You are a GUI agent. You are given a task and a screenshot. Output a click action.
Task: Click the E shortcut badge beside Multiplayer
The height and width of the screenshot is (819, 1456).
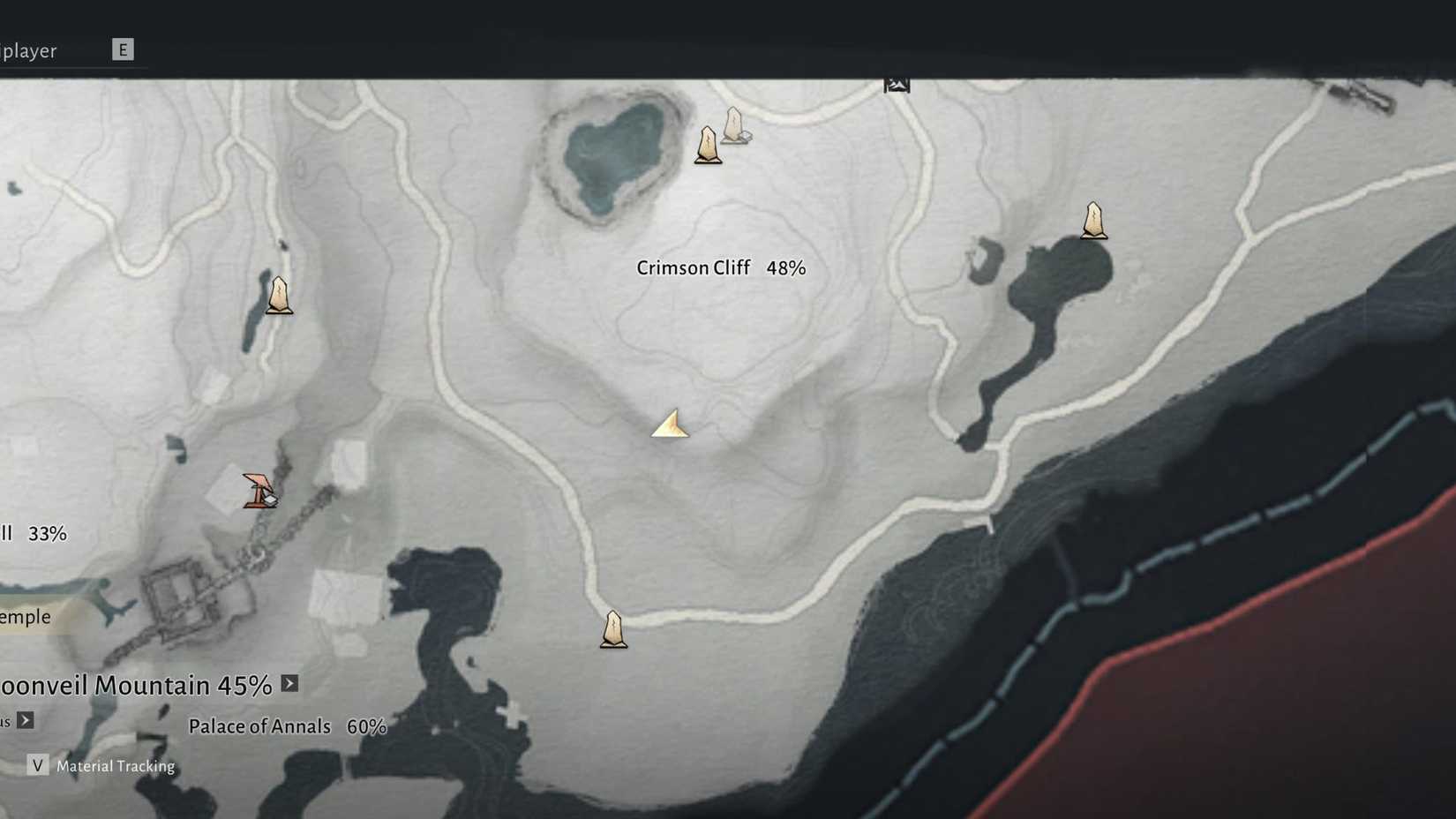[x=124, y=49]
